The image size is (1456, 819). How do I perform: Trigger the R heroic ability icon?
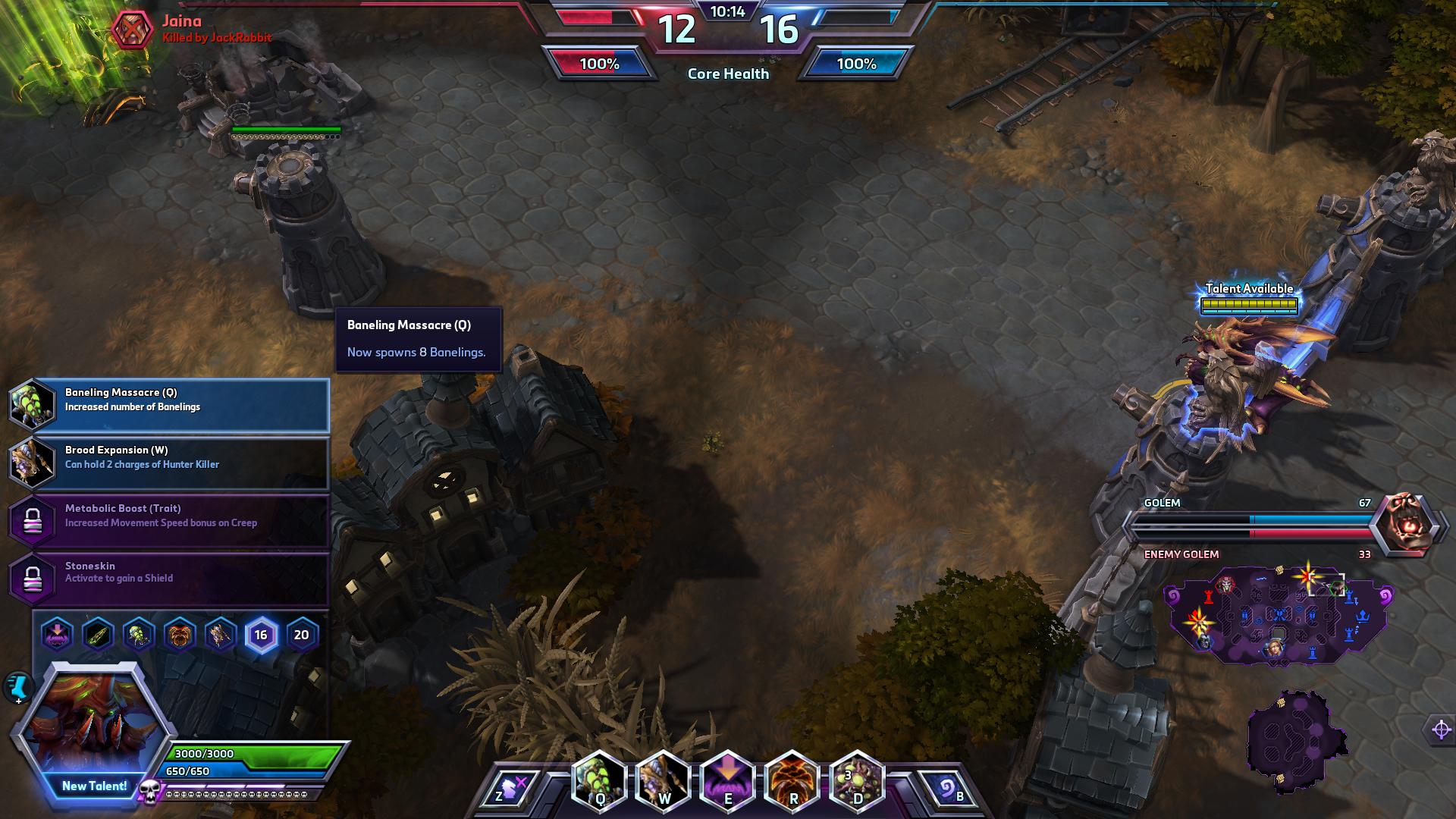coord(792,781)
